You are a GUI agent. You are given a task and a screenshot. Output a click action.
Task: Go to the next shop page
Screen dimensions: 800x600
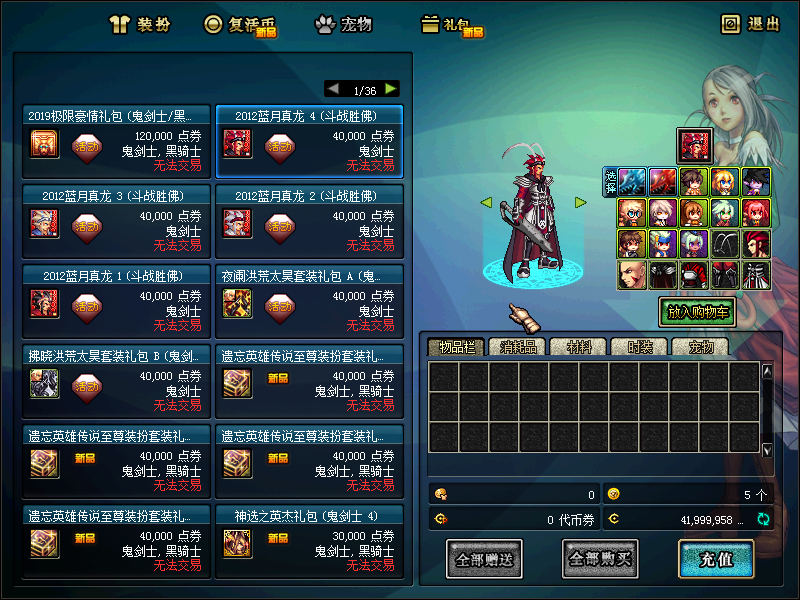click(x=390, y=89)
